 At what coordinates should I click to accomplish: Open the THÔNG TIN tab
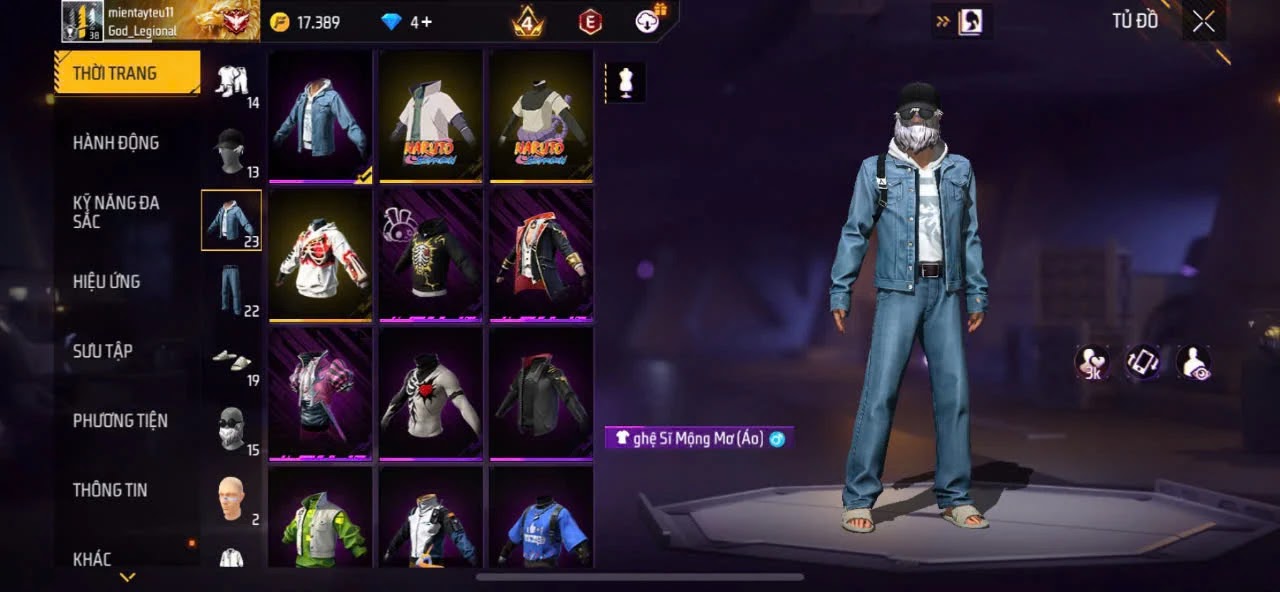point(110,490)
